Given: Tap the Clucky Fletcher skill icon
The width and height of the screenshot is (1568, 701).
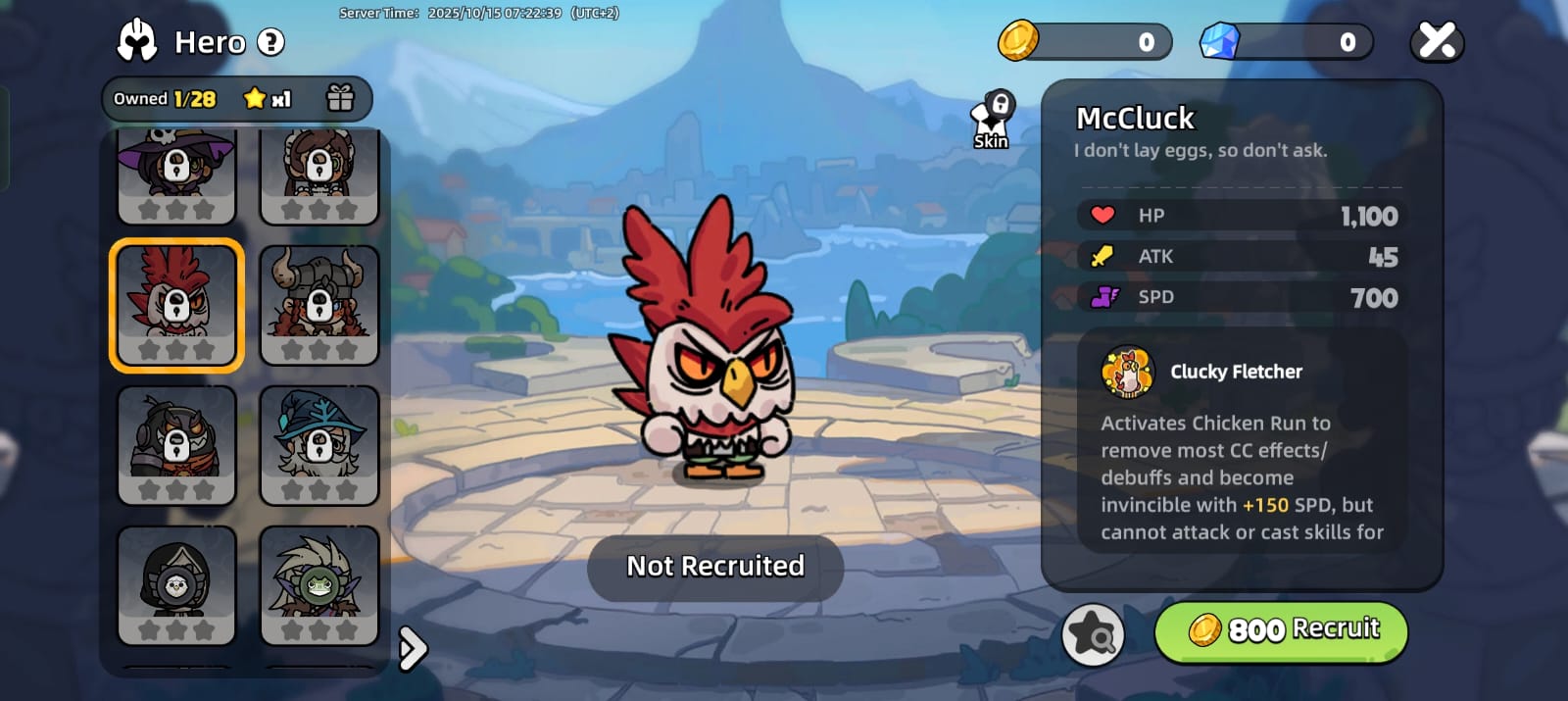Looking at the screenshot, I should click(x=1128, y=372).
